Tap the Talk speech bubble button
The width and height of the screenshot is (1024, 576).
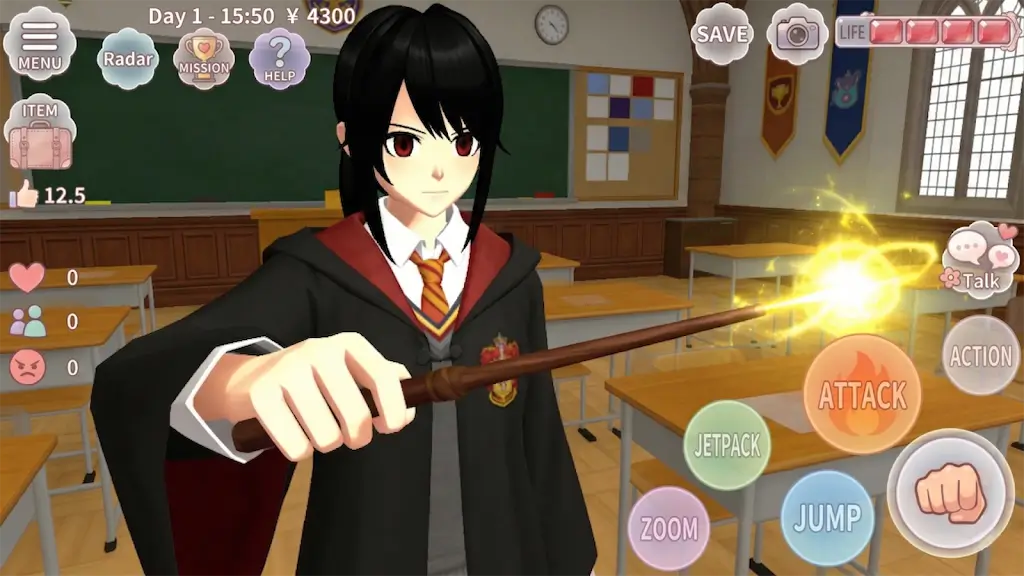coord(978,262)
